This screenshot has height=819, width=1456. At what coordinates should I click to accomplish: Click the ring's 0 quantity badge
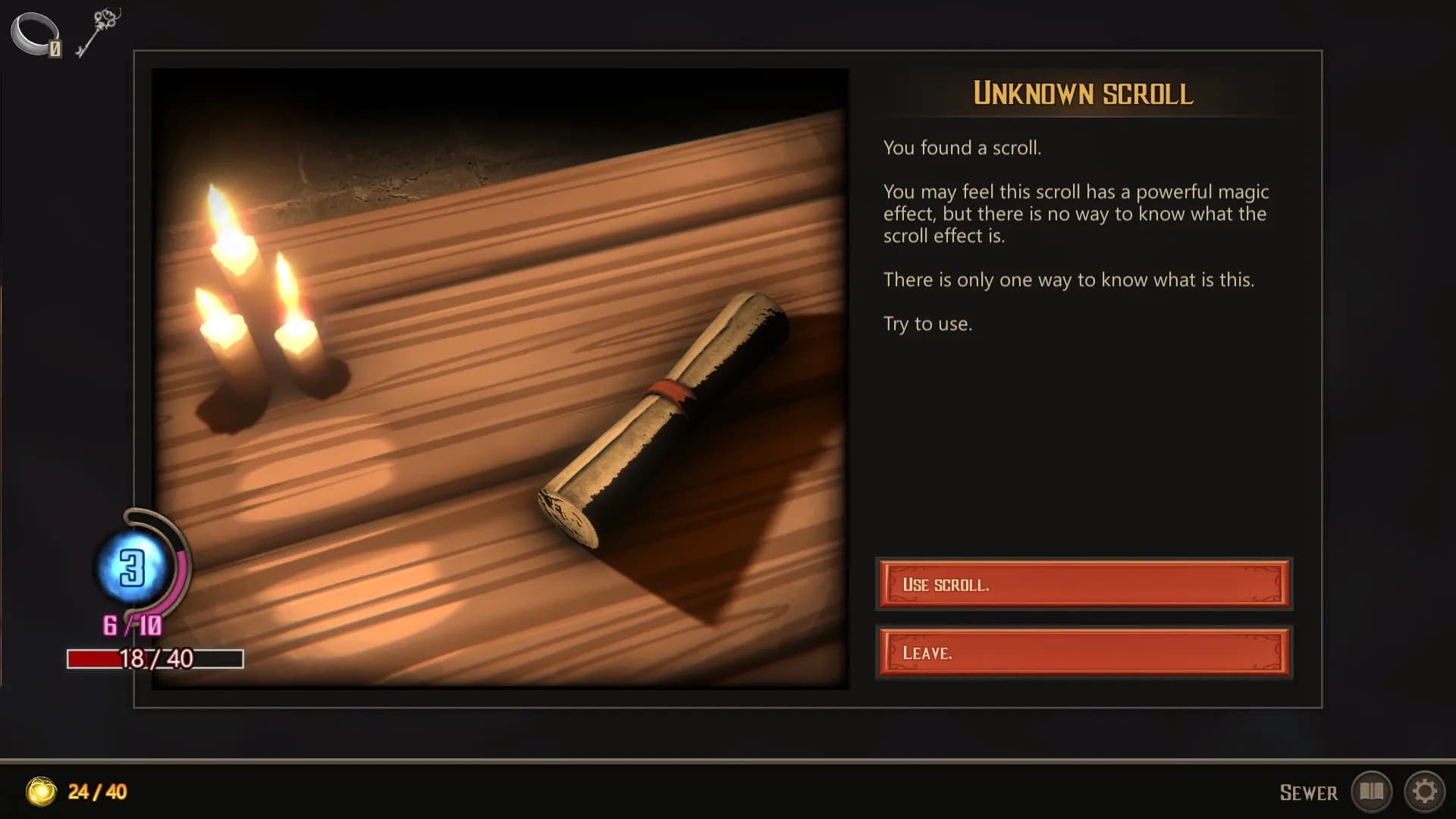click(x=55, y=49)
